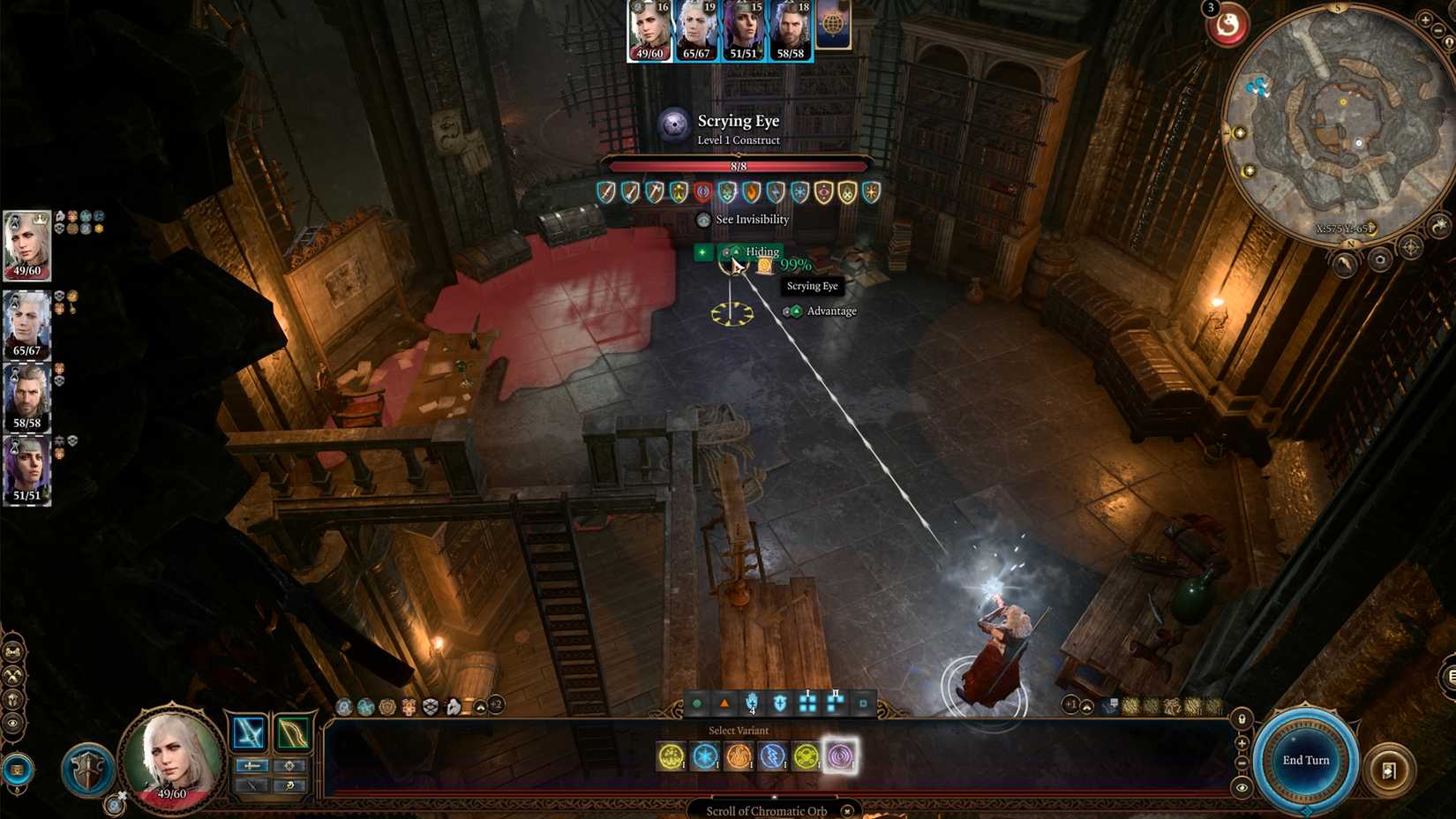Choose the Cold snowflake variant icon
Screen dimensions: 1456x819
[706, 756]
